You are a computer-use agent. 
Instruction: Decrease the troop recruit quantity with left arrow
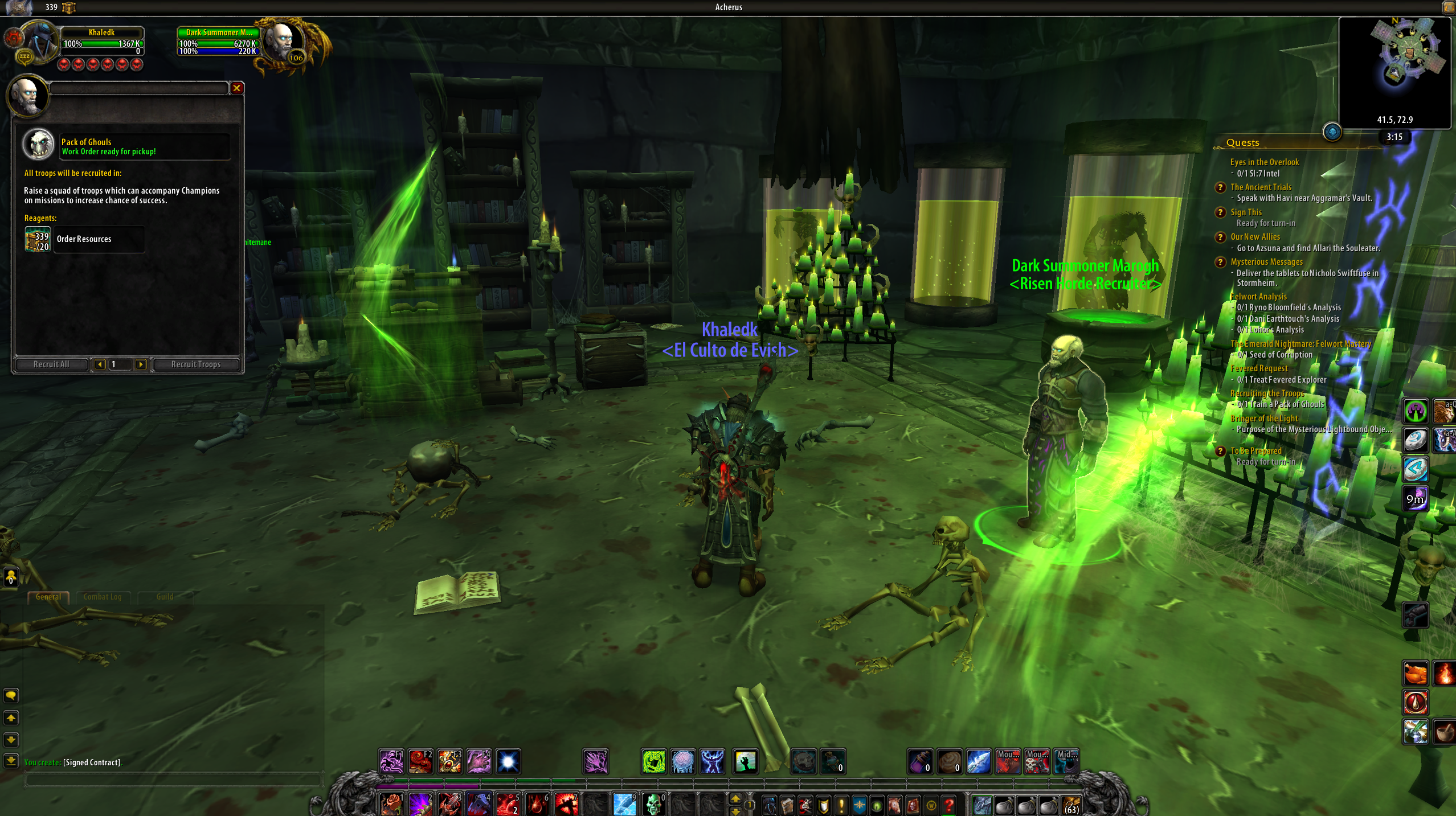pyautogui.click(x=100, y=364)
